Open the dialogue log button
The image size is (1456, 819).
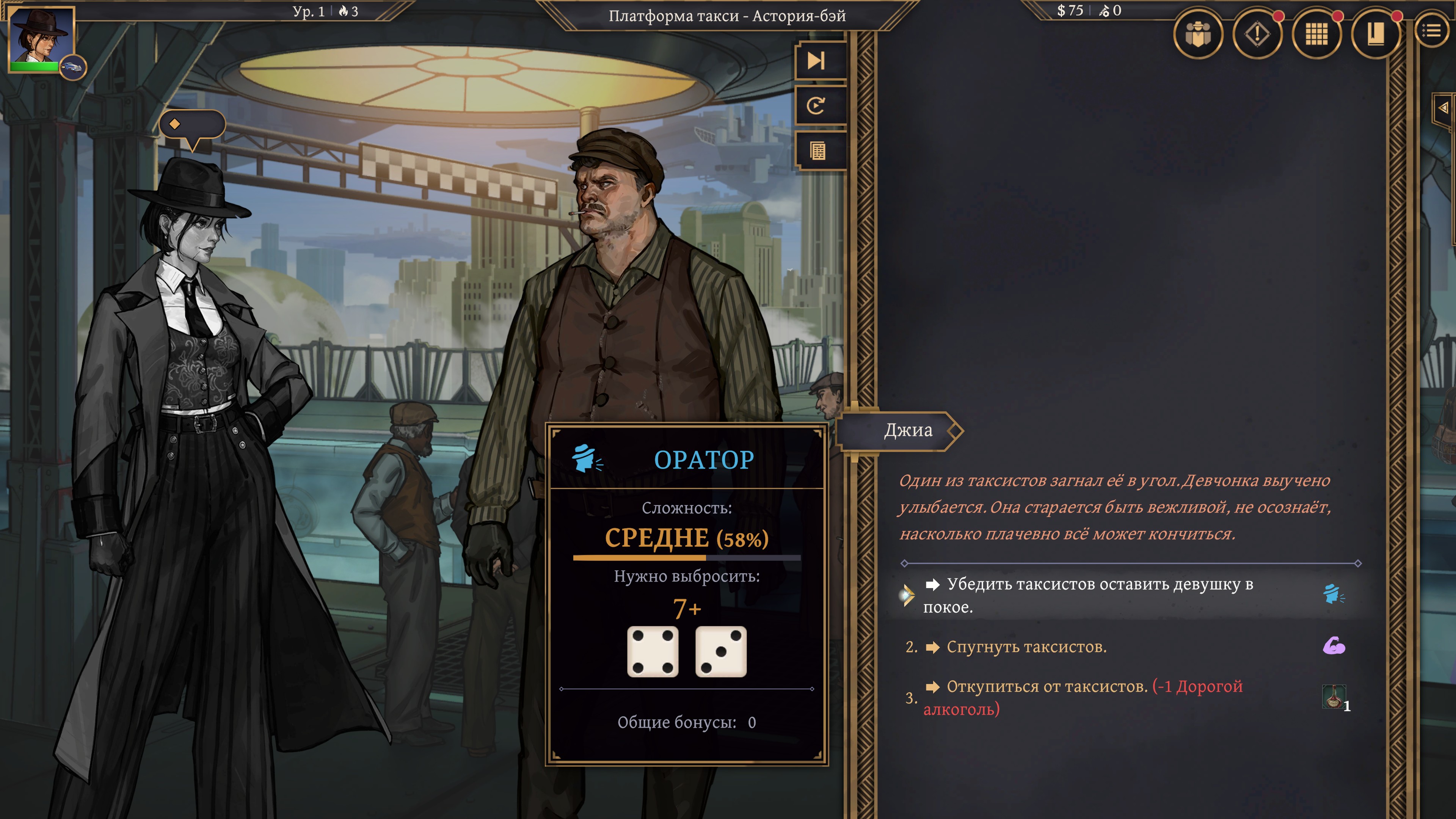[x=817, y=151]
